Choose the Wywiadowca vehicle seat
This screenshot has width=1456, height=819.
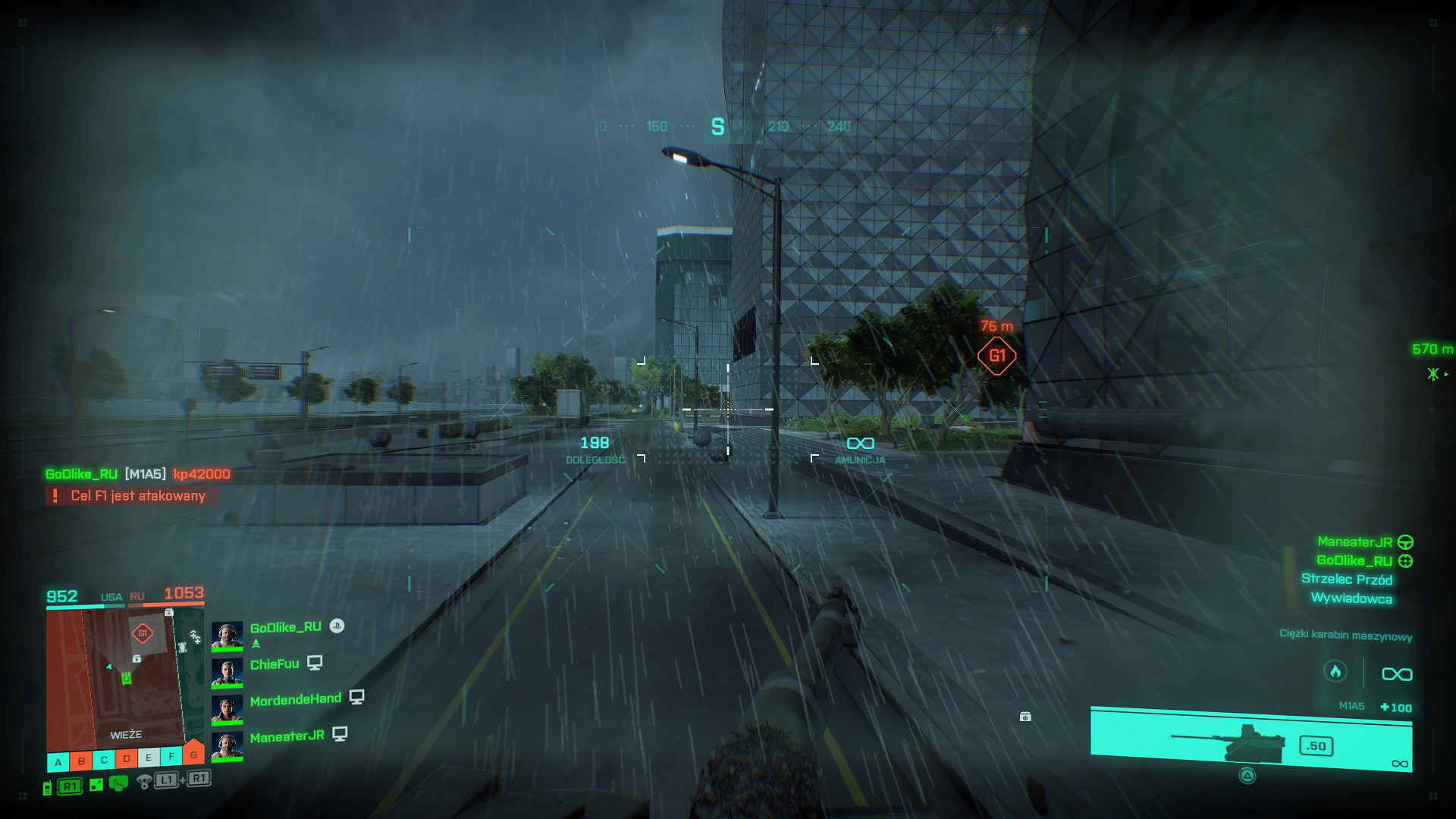[x=1351, y=598]
